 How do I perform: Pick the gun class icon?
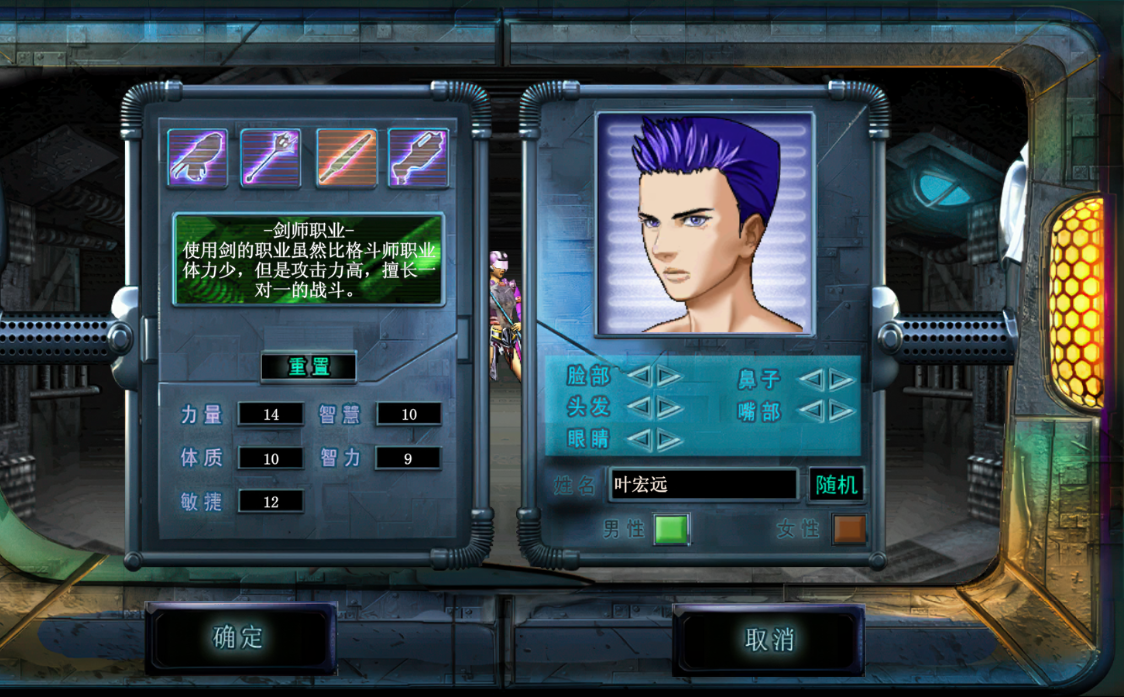[x=418, y=158]
